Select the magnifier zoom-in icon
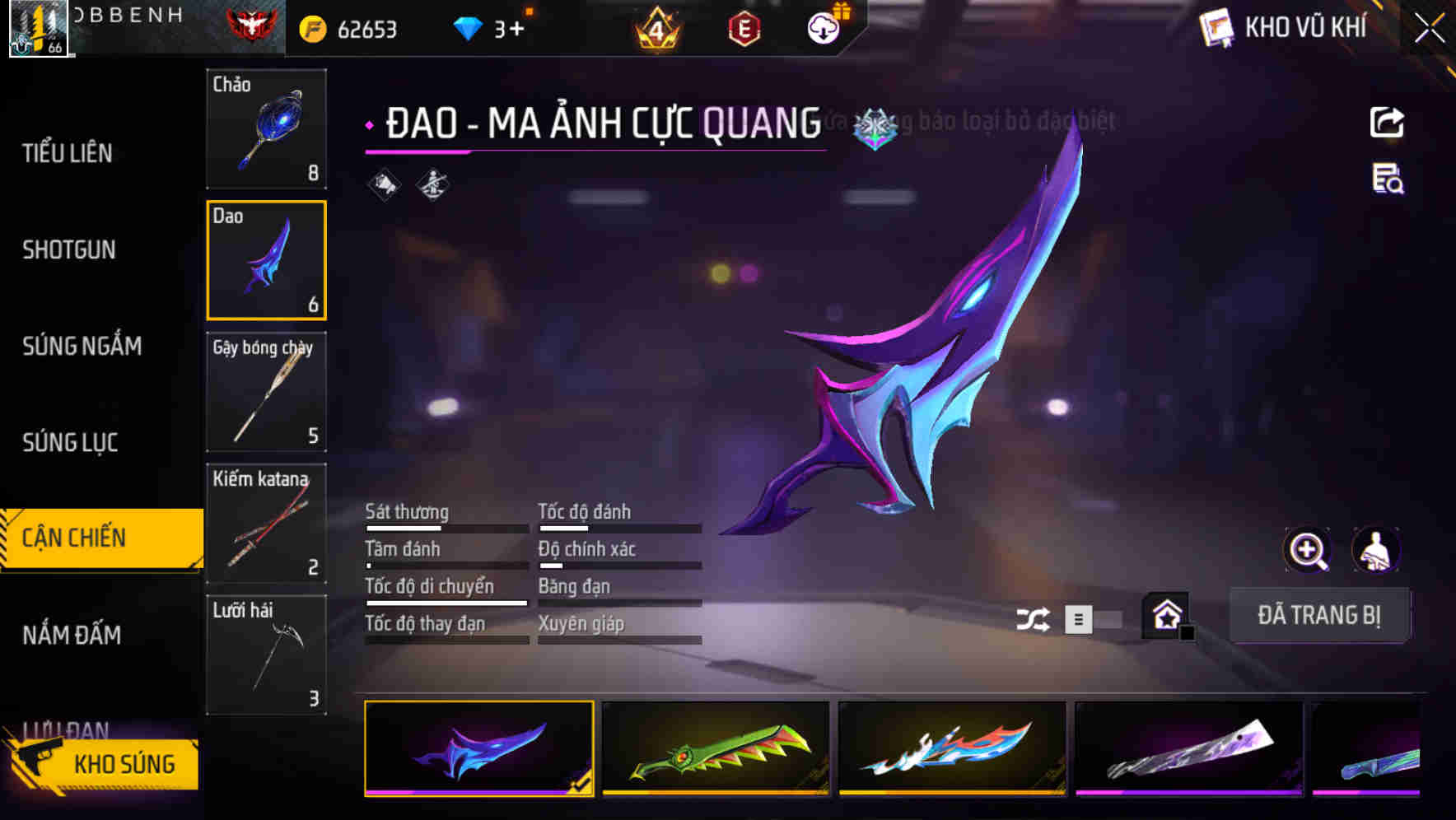Viewport: 1456px width, 820px height. pos(1308,550)
